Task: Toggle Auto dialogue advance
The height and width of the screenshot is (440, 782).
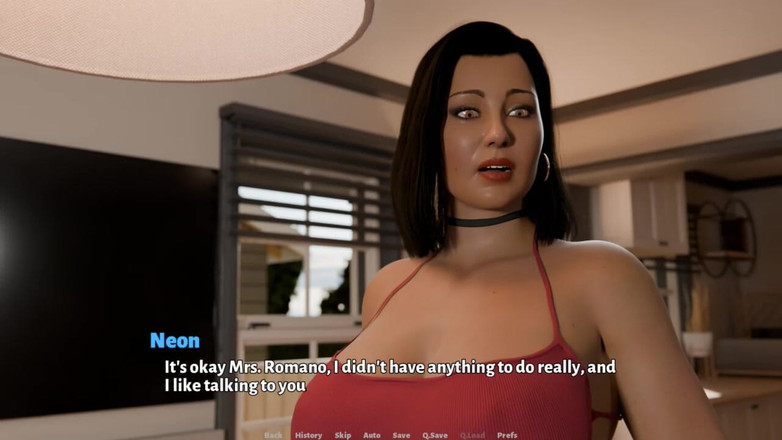Action: click(x=372, y=435)
